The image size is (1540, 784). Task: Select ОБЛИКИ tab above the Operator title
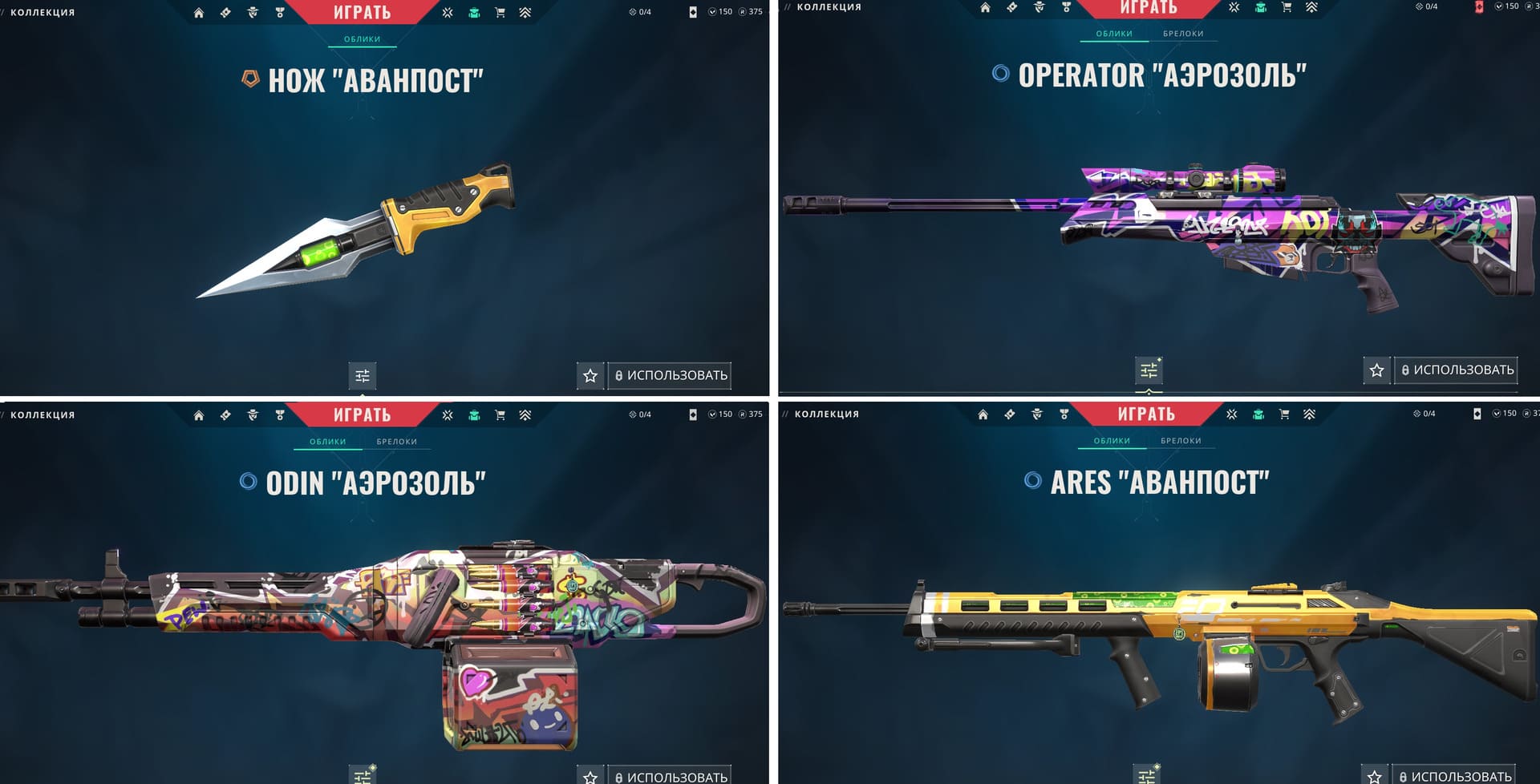1114,34
